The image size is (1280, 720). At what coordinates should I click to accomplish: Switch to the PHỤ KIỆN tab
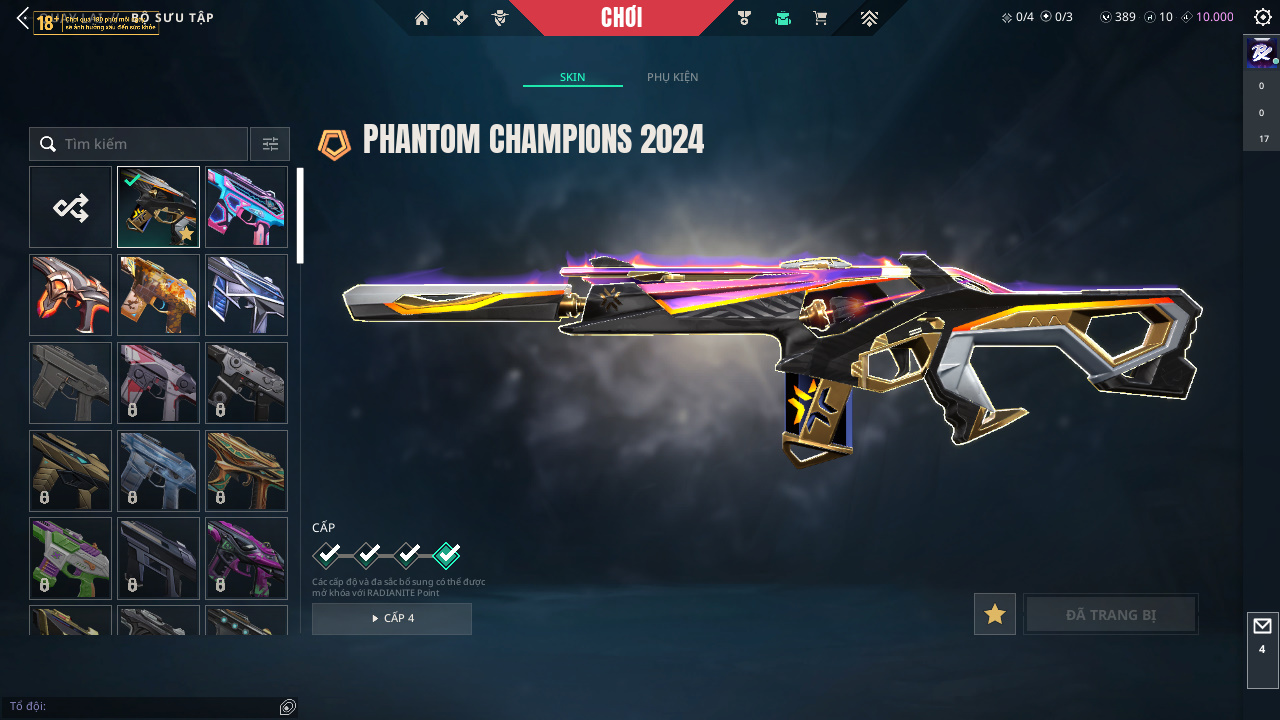(x=672, y=77)
